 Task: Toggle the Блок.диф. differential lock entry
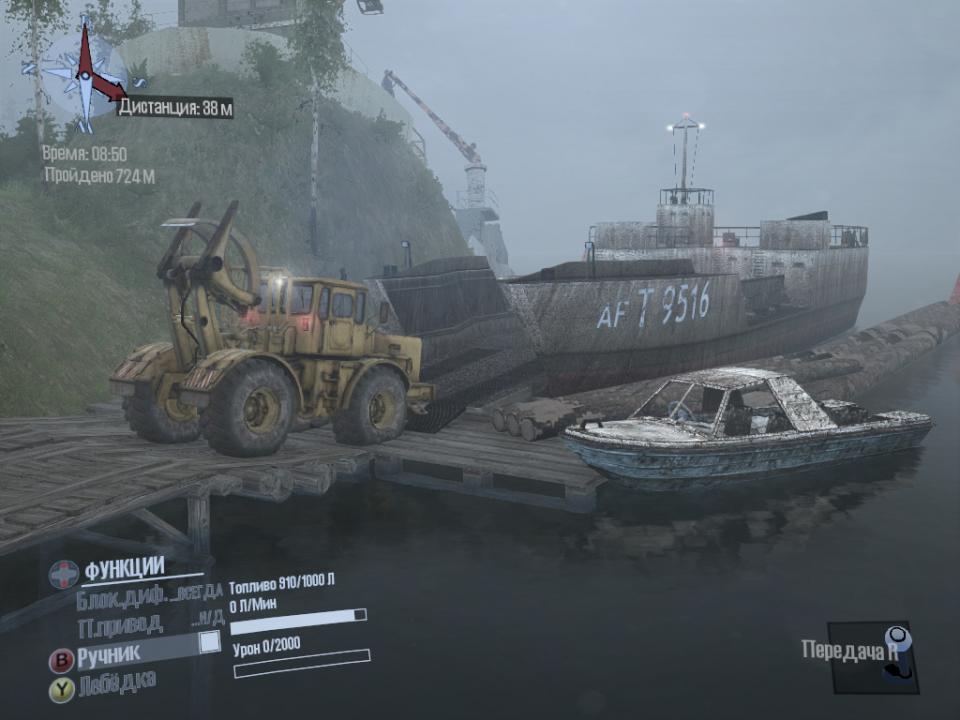coord(148,598)
